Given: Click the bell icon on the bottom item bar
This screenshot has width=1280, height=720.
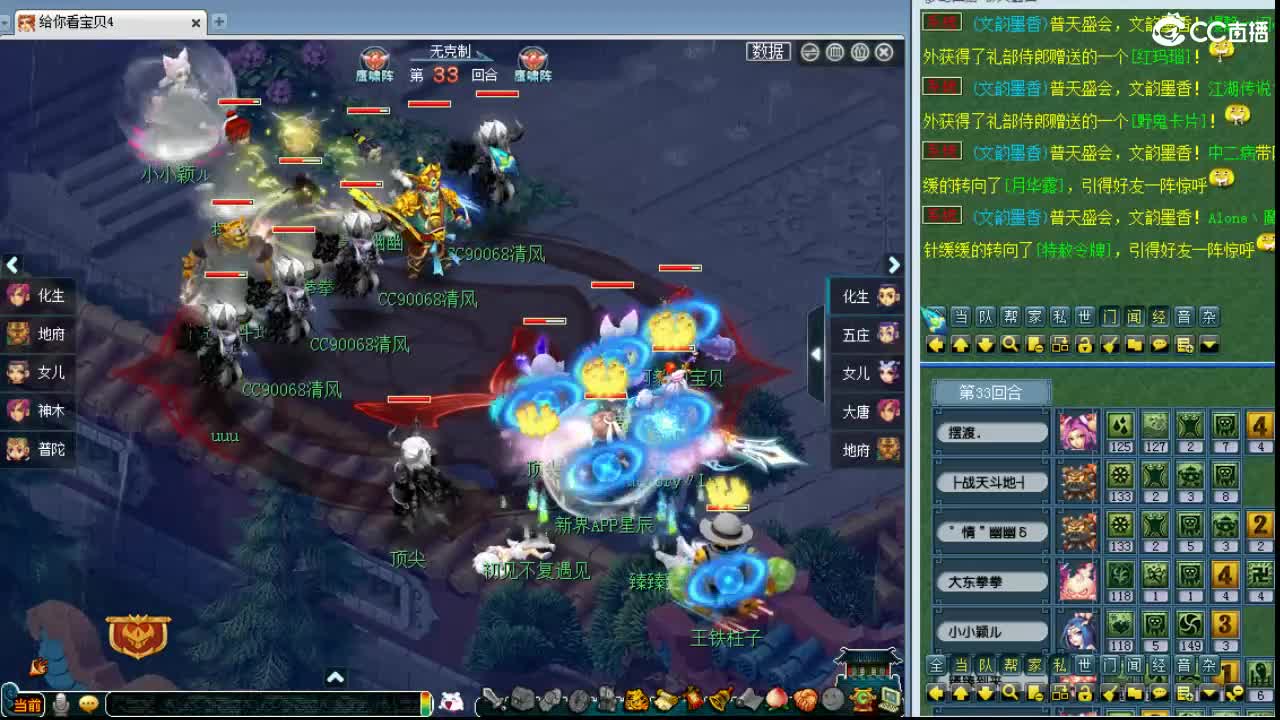Looking at the screenshot, I should click(x=716, y=697).
